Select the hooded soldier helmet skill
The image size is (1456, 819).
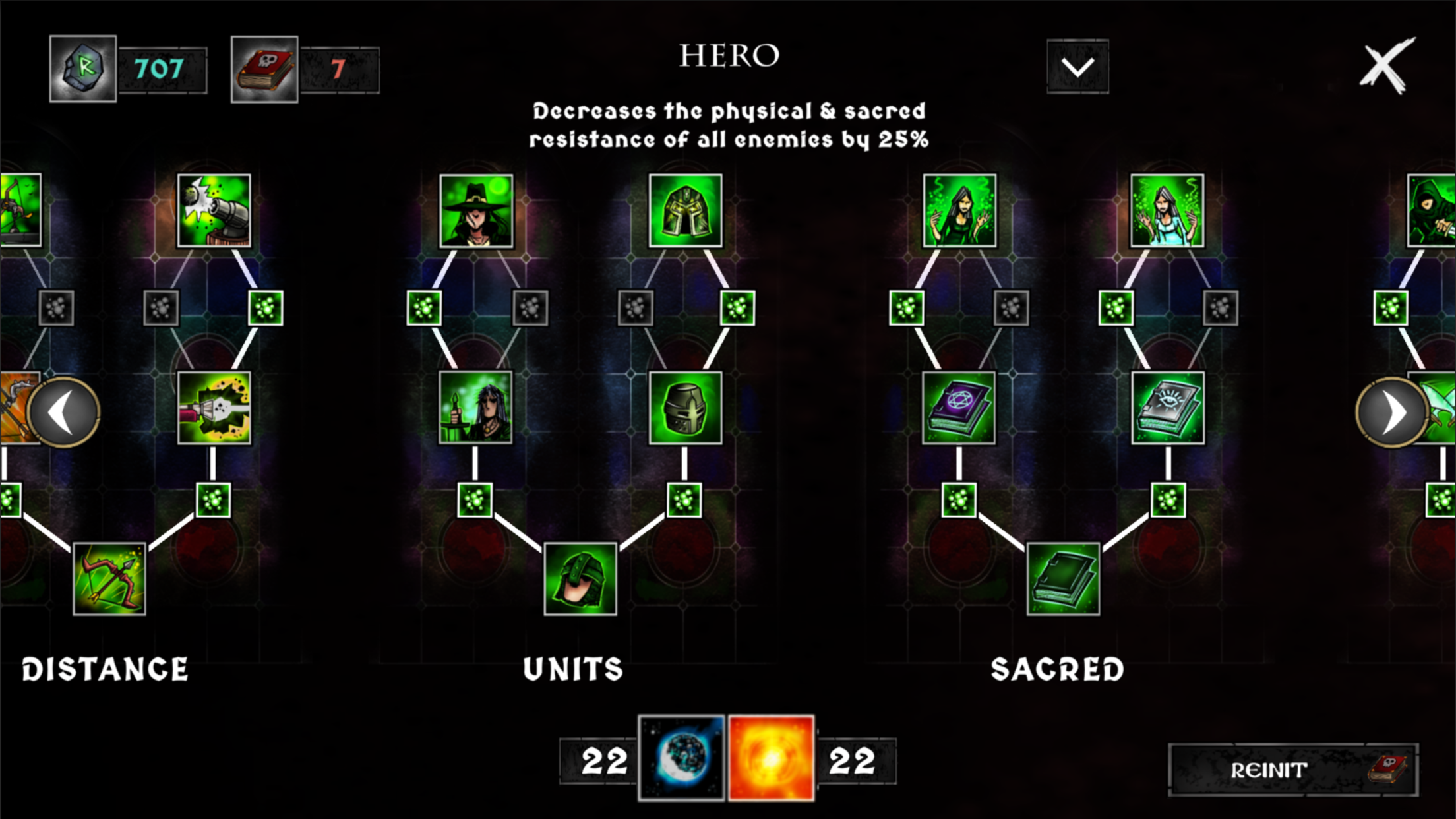click(x=580, y=579)
